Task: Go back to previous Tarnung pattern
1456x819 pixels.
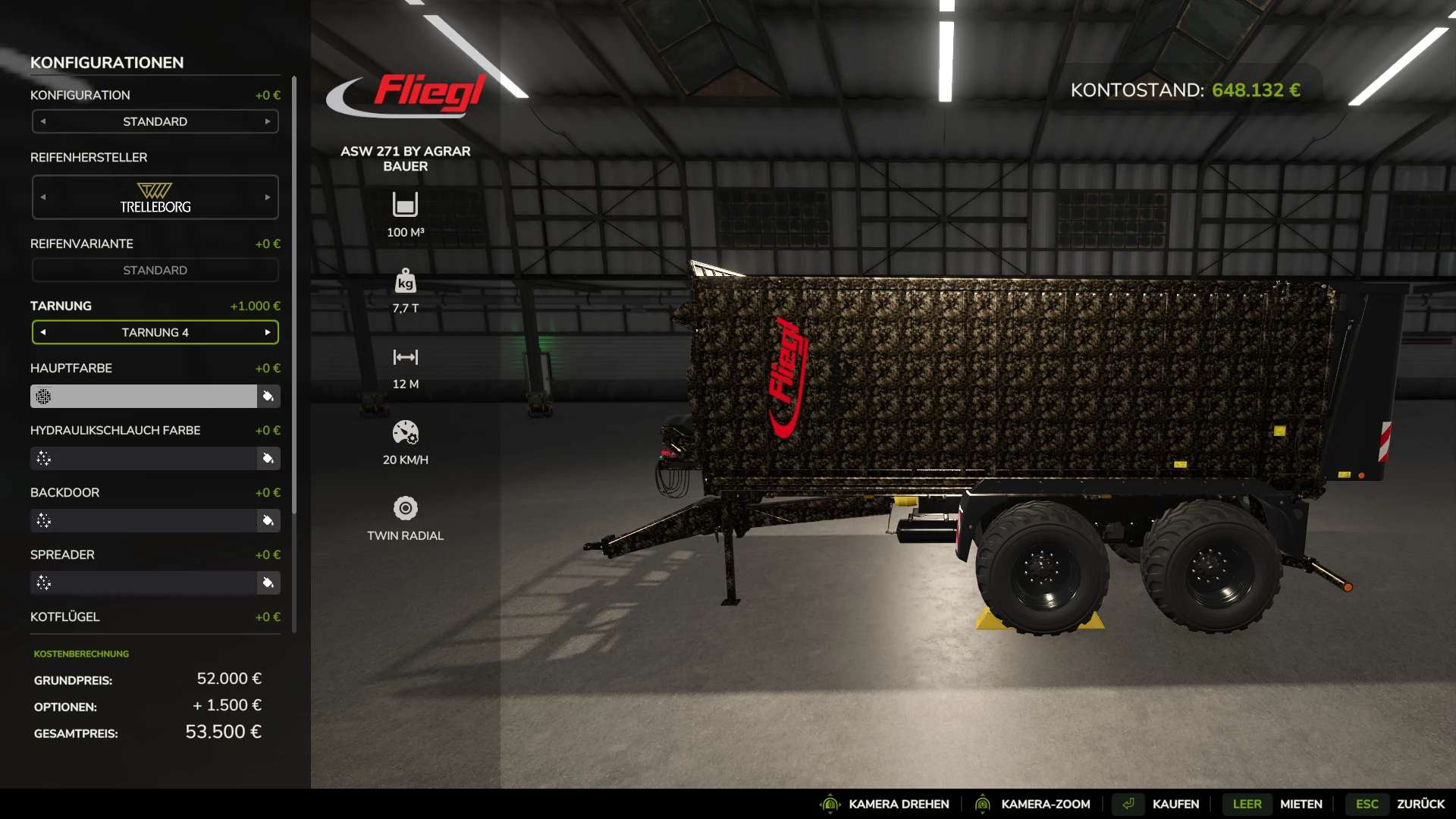Action: pyautogui.click(x=43, y=332)
